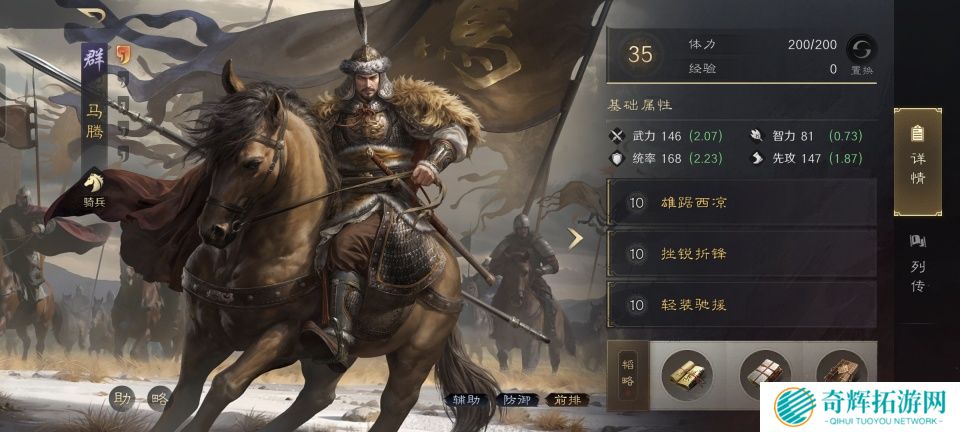Open the 韬略 strategy label
Screen dimensions: 960x432
(x=627, y=370)
